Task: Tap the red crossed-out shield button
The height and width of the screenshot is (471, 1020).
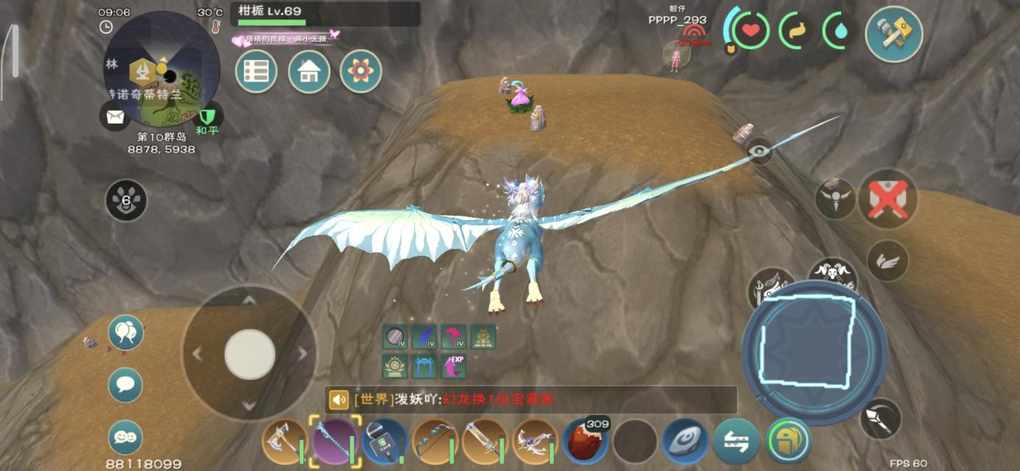Action: (x=888, y=195)
